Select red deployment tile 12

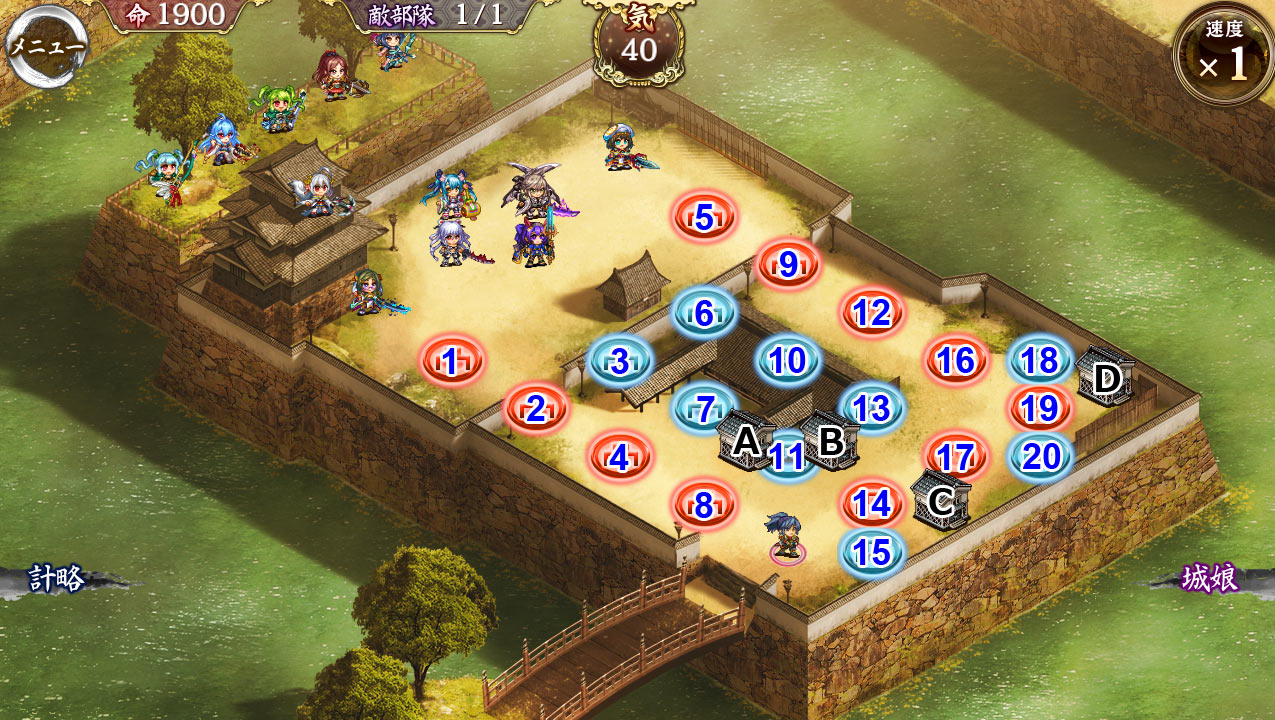(x=872, y=313)
